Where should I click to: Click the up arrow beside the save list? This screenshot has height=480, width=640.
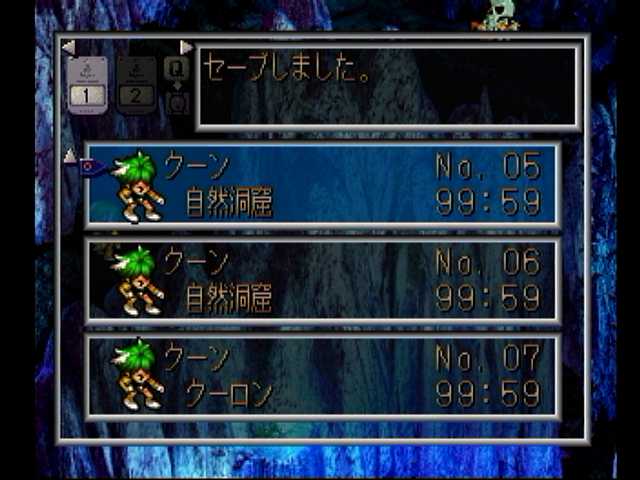click(x=69, y=155)
